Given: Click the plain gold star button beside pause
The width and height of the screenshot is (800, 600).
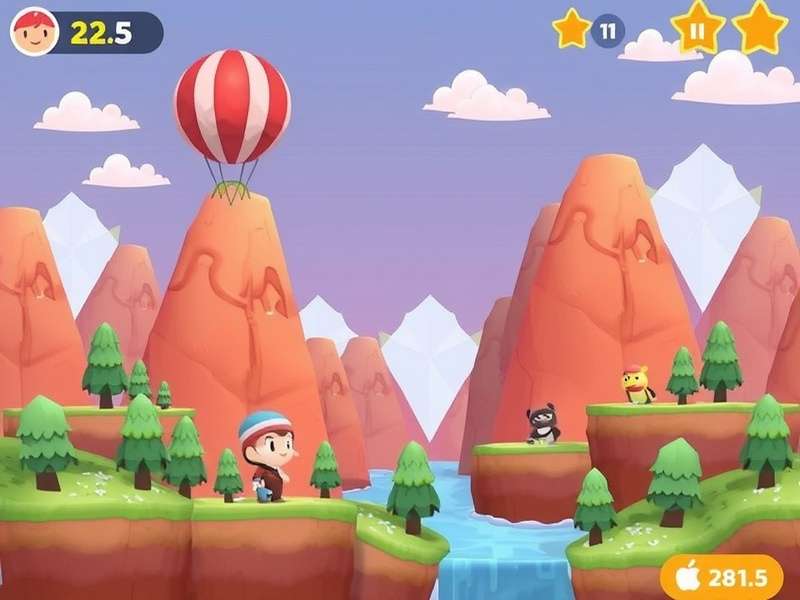Looking at the screenshot, I should pyautogui.click(x=760, y=28).
